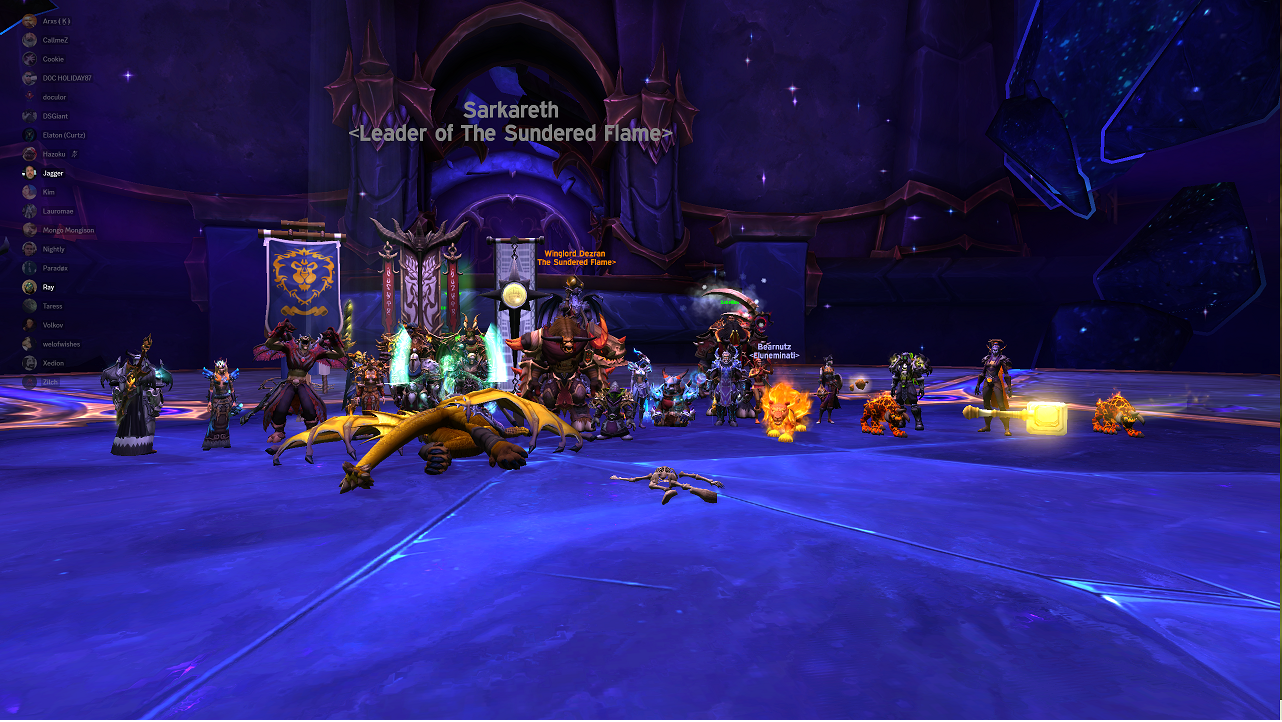Click Paradøx's avatar
This screenshot has height=722, width=1282.
pyautogui.click(x=28, y=267)
